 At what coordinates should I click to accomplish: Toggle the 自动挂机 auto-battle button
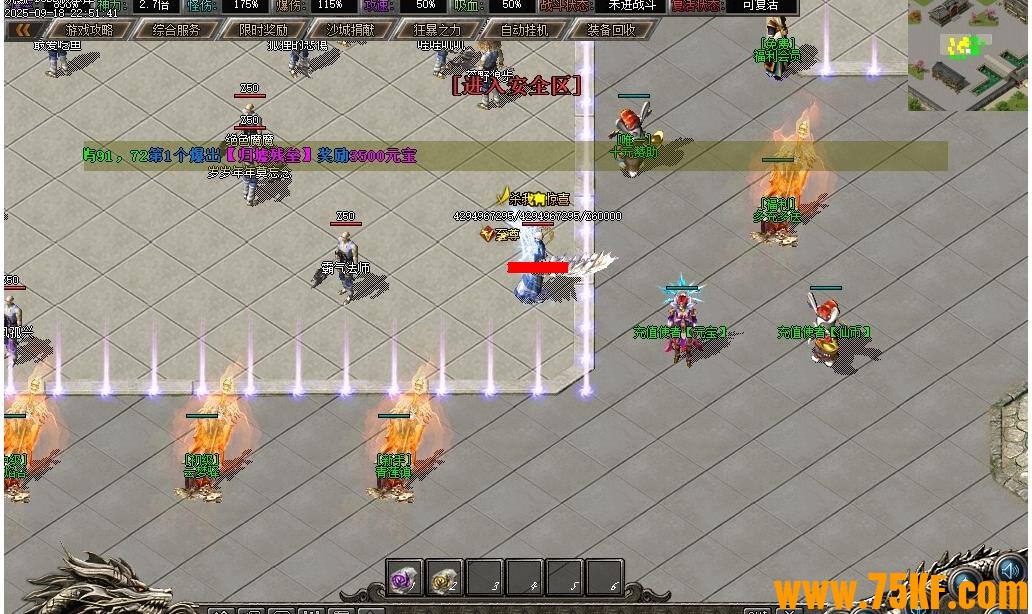pyautogui.click(x=524, y=30)
